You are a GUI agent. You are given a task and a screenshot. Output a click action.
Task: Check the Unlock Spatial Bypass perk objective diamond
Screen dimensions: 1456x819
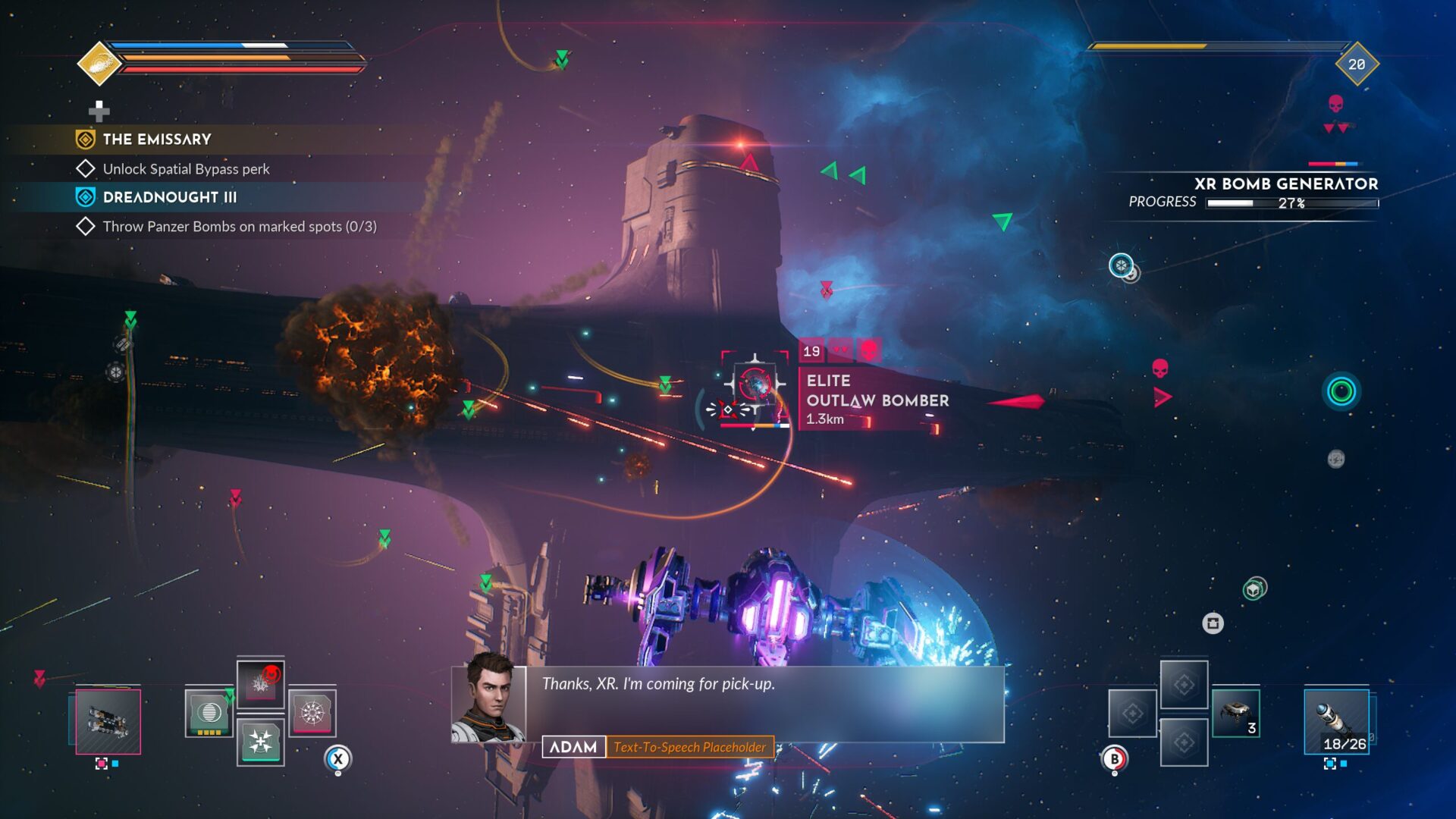click(86, 168)
